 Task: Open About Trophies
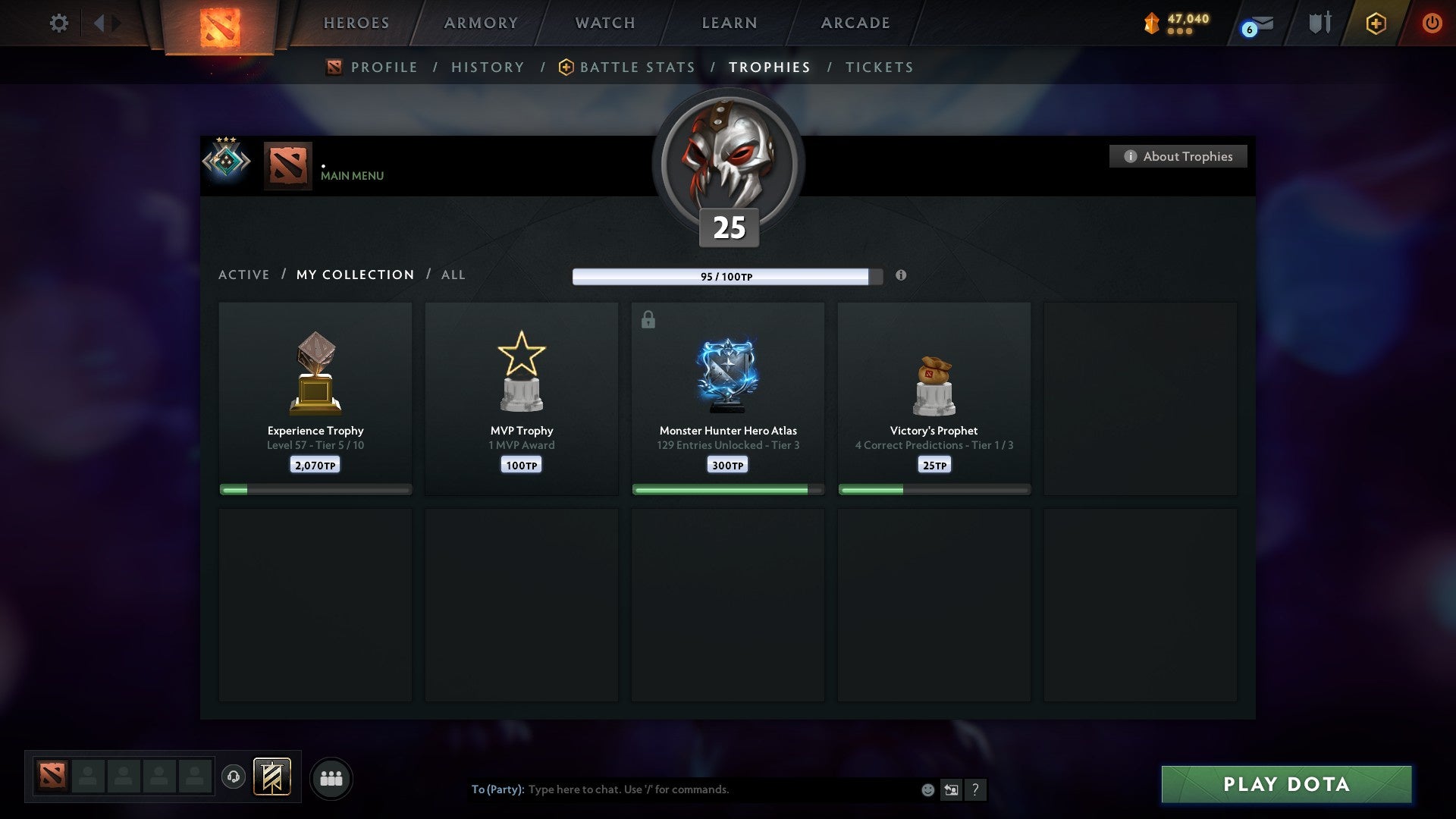click(1178, 156)
